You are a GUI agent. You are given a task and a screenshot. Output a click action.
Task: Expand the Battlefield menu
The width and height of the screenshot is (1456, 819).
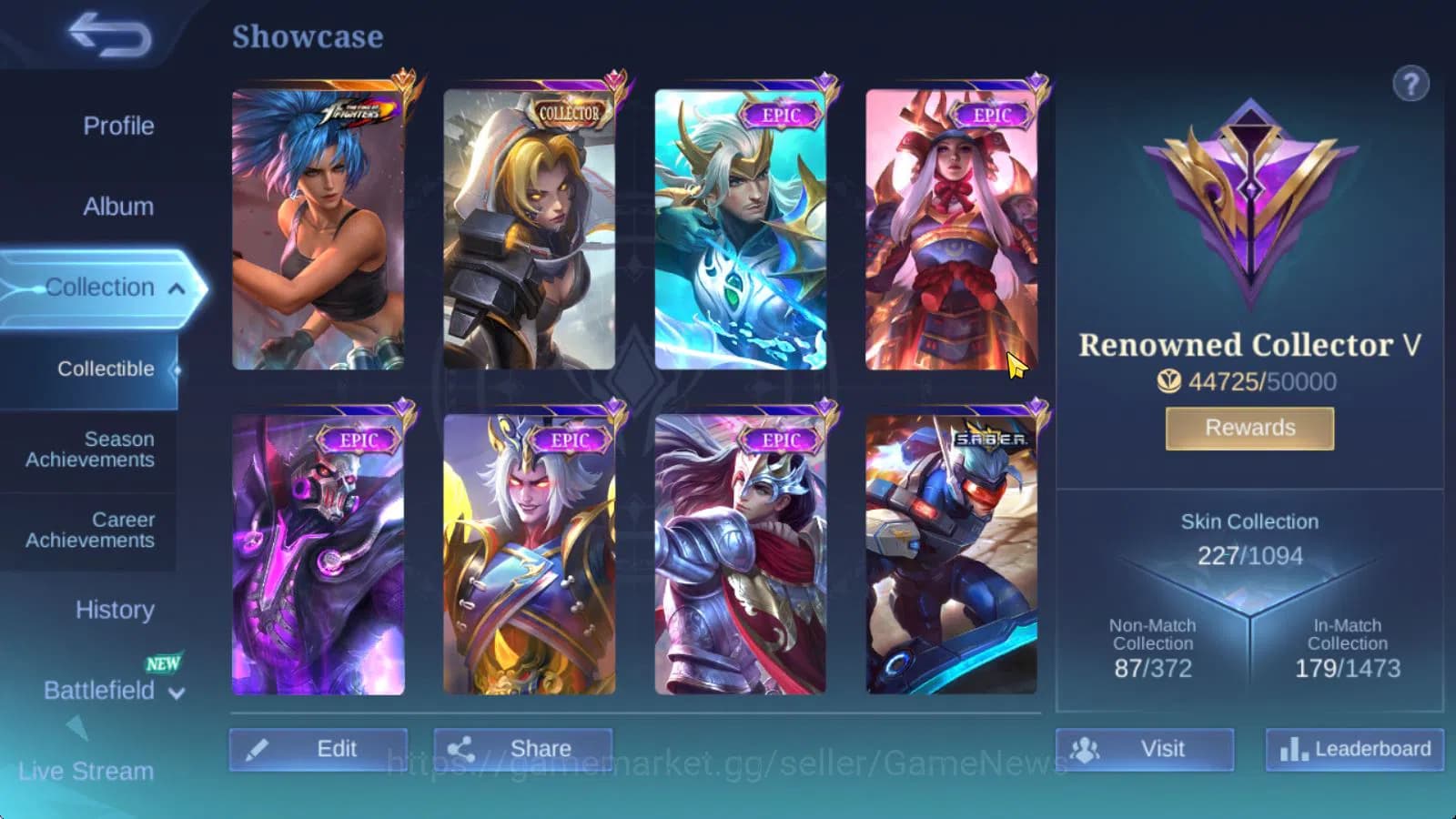(177, 693)
